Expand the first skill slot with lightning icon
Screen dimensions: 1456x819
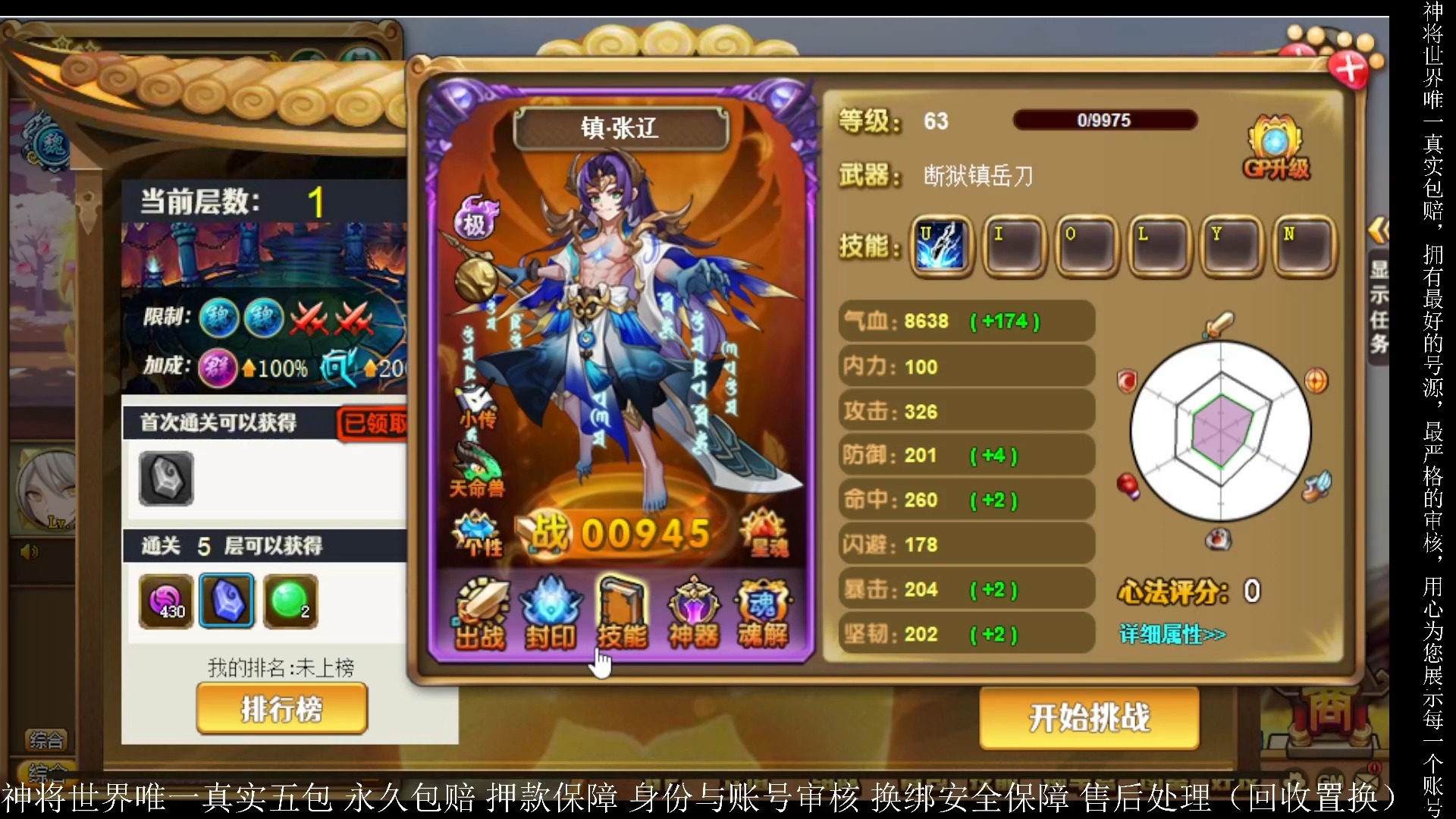940,246
